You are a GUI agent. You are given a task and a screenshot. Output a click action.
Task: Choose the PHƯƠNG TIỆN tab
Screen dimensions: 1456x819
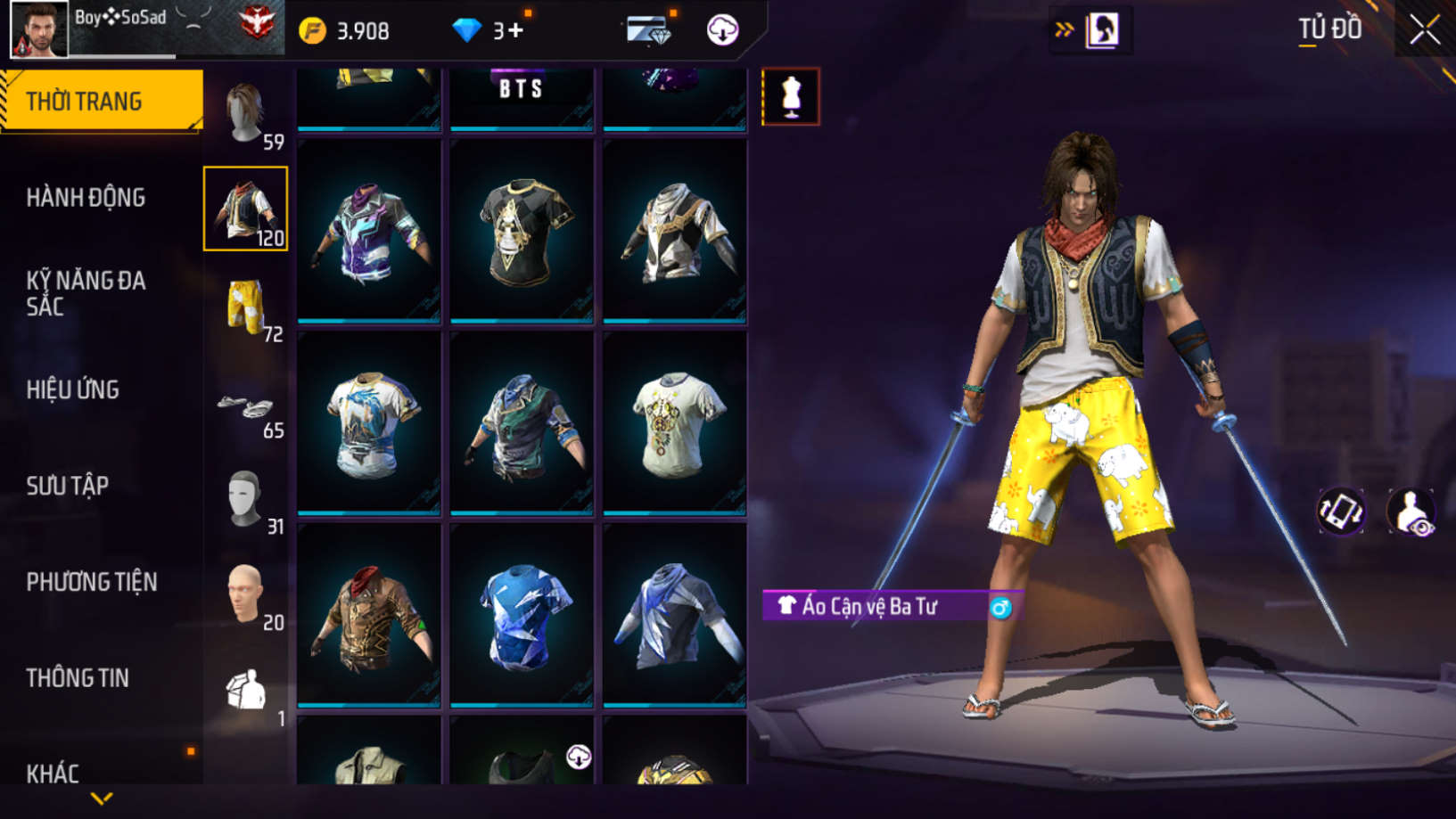tap(92, 582)
